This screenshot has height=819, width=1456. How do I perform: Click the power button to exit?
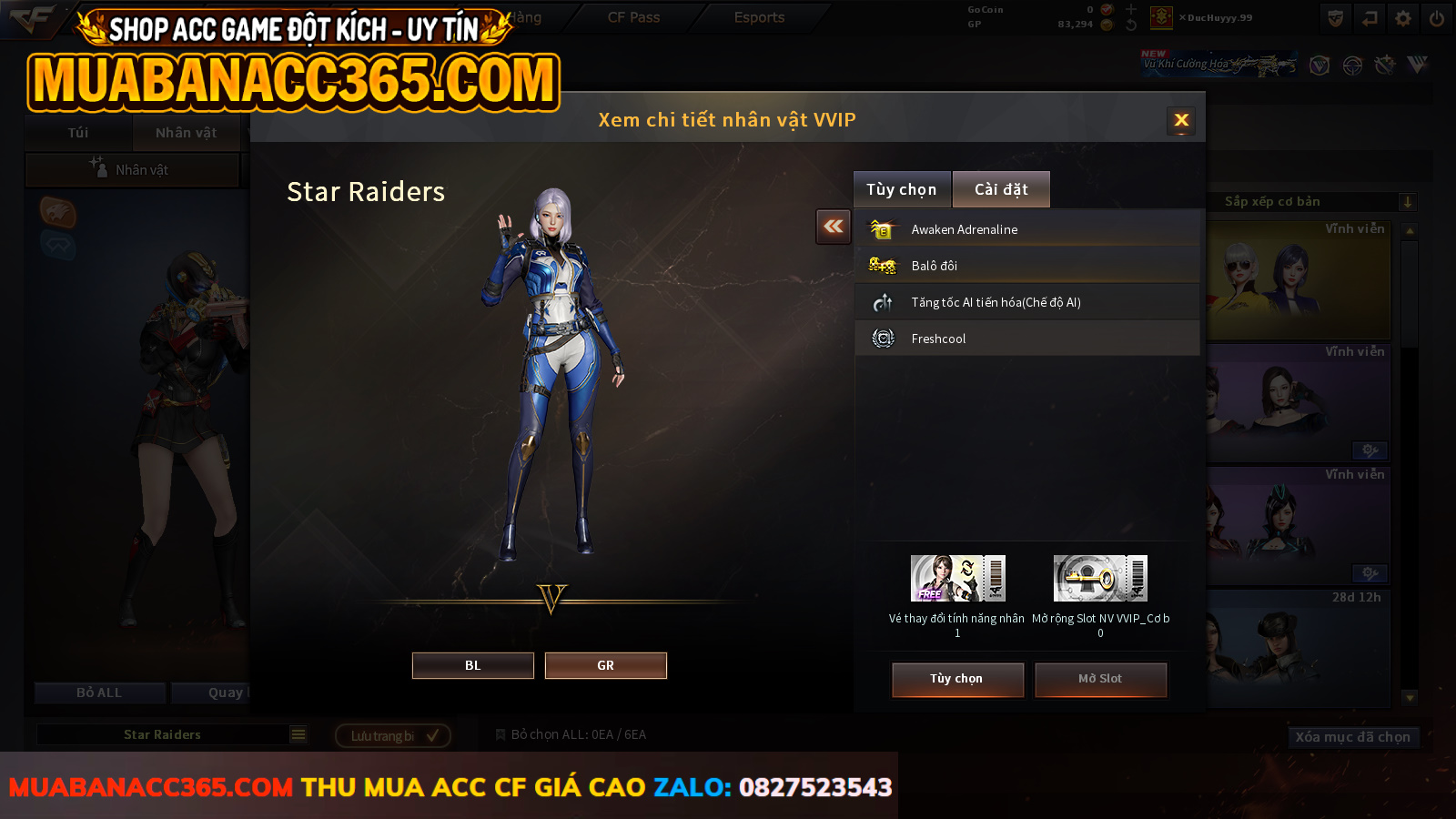coord(1437,18)
